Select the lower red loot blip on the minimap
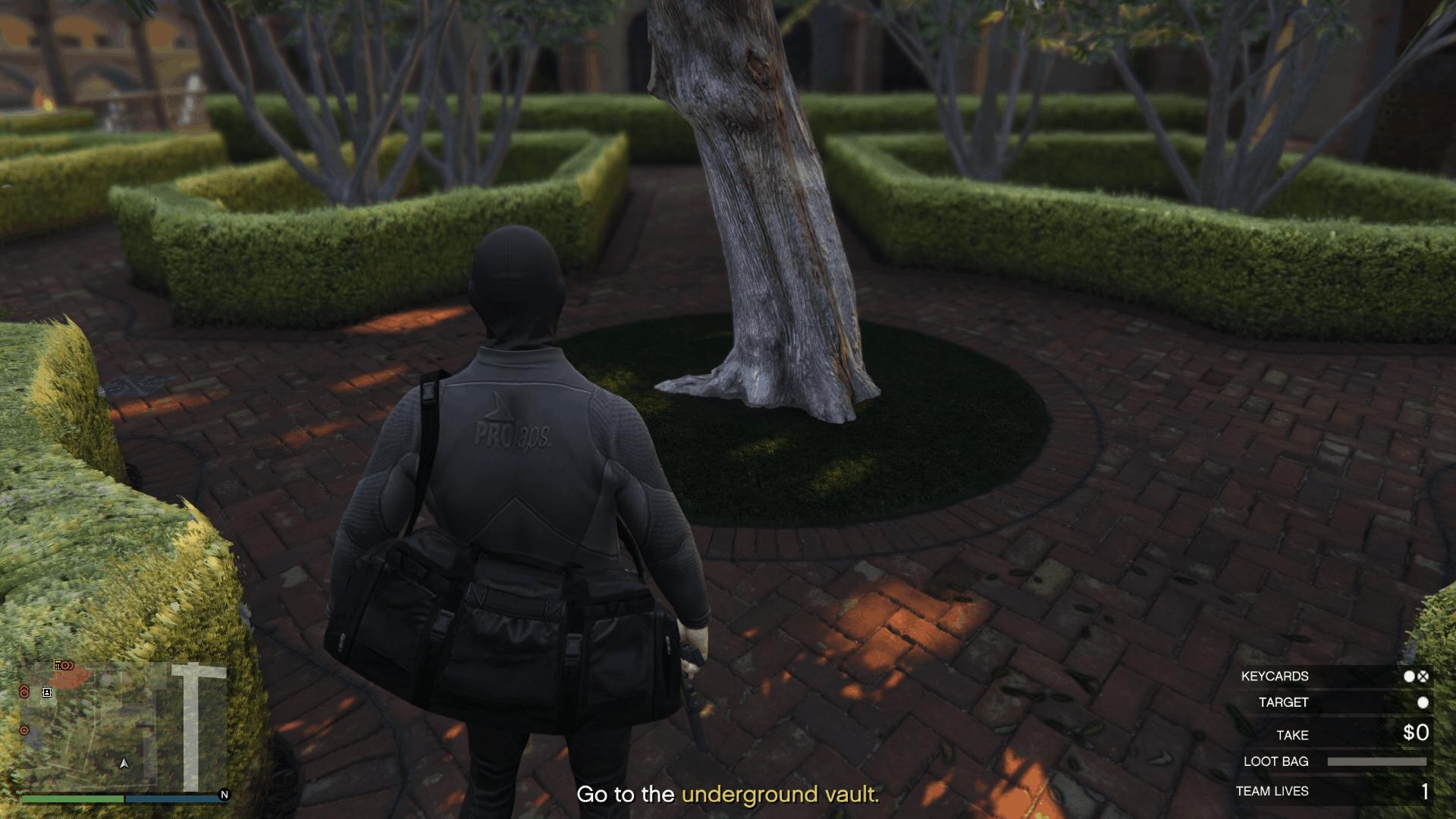This screenshot has width=1456, height=819. (24, 730)
